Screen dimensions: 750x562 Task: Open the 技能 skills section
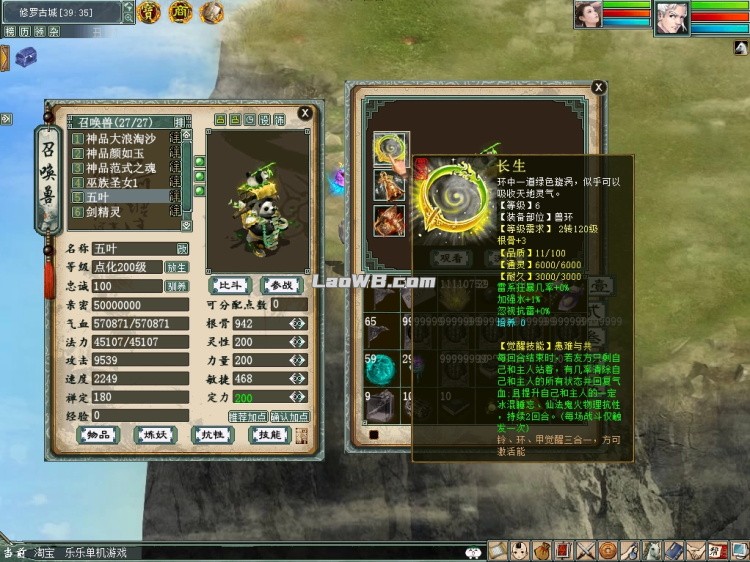pos(270,435)
